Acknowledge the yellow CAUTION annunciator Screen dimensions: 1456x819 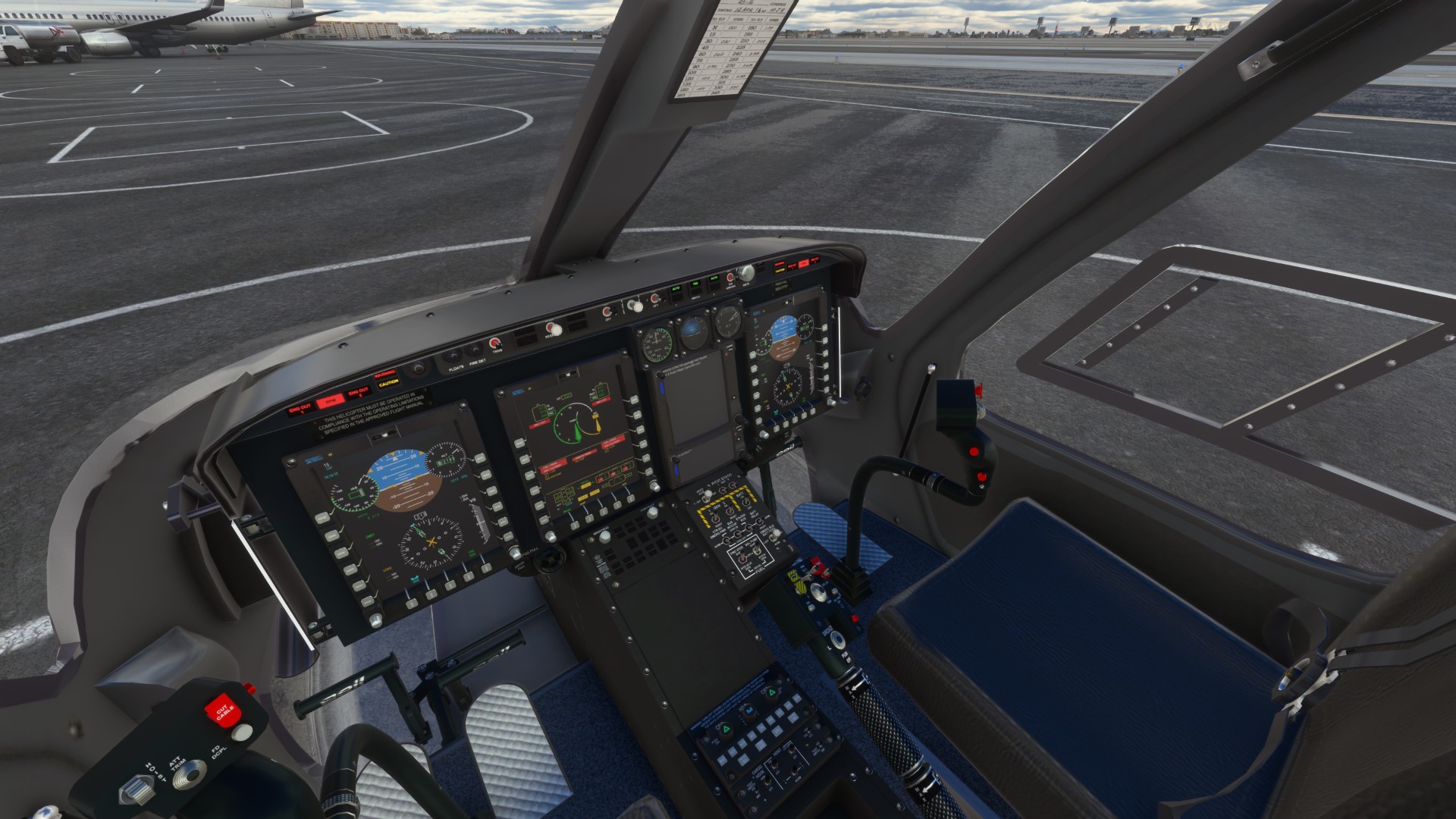tap(388, 382)
